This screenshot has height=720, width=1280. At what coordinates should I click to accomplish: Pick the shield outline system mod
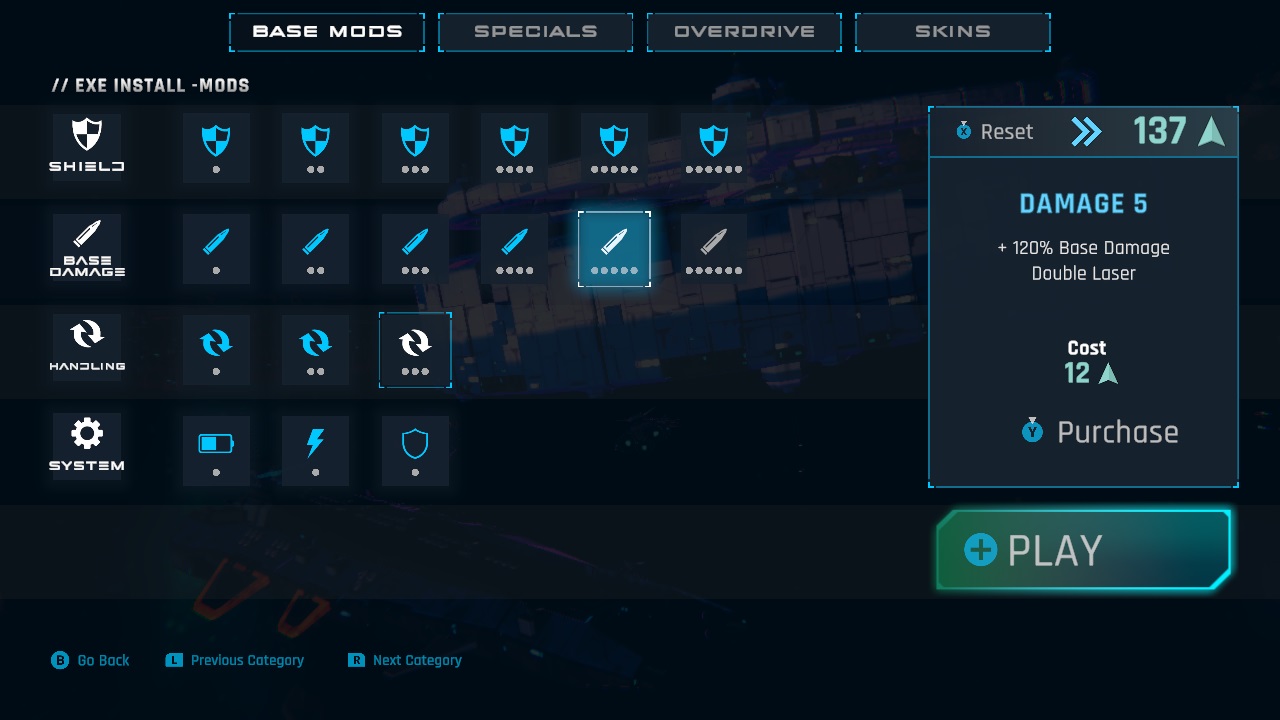coord(415,450)
